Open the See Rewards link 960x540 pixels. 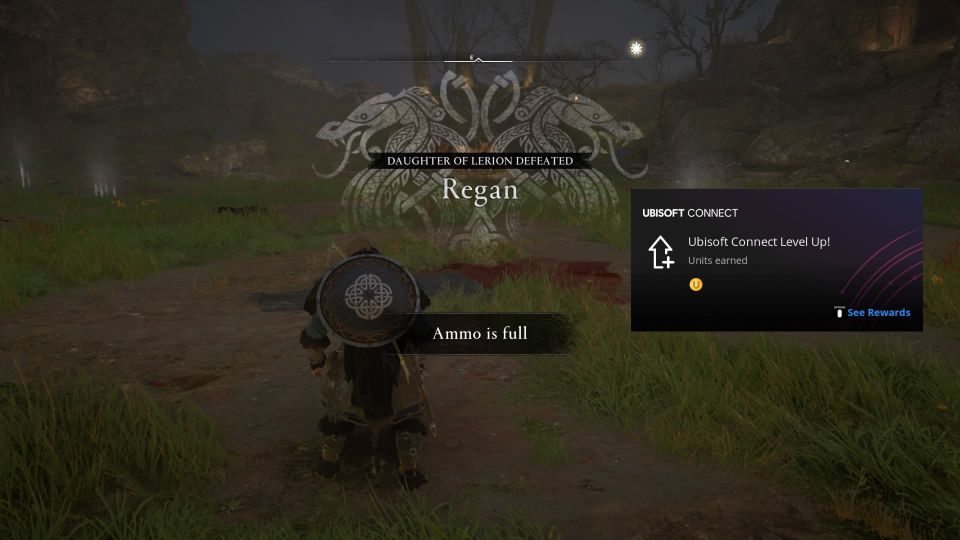(x=878, y=313)
